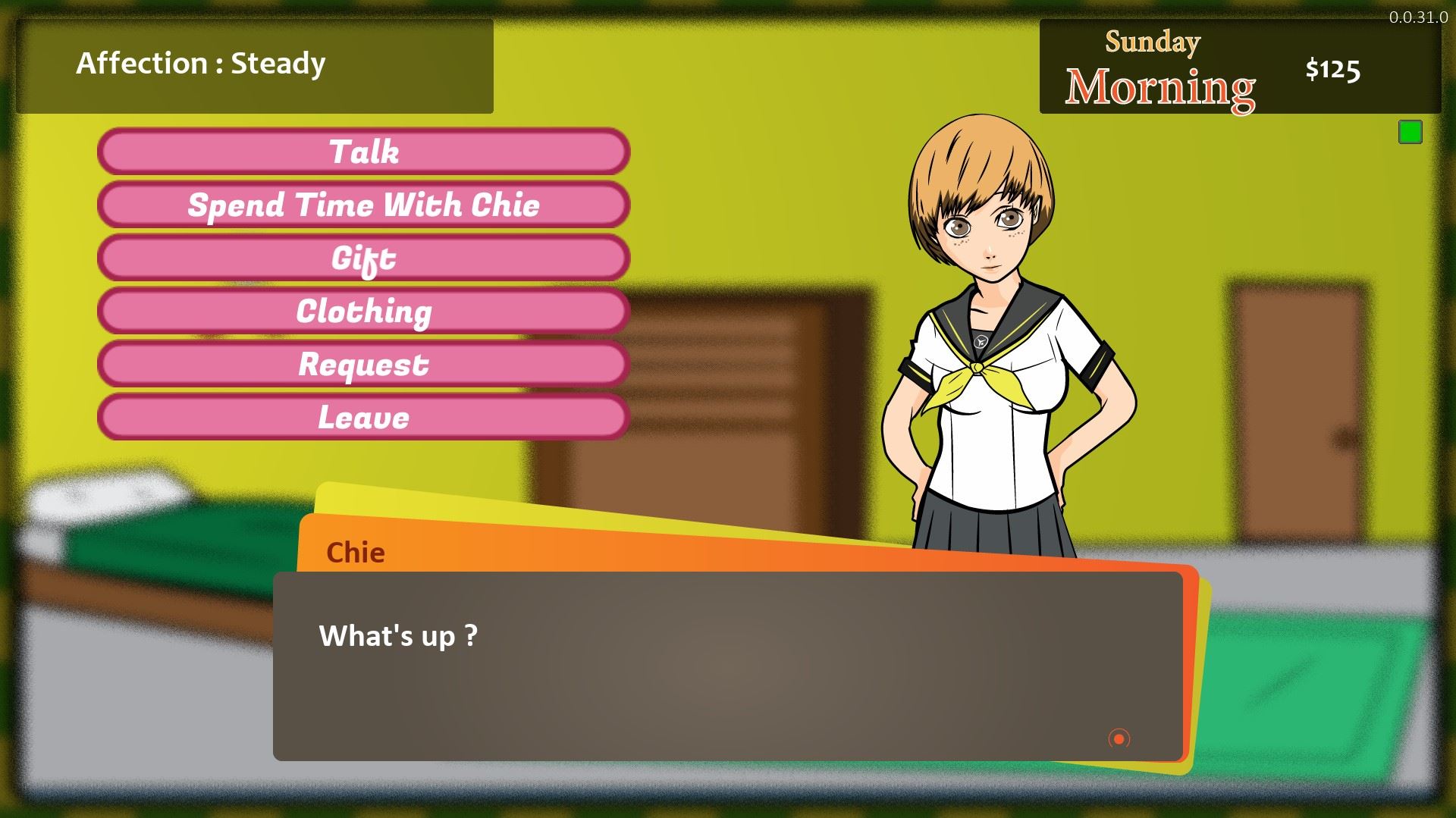Open the Gift menu

[x=364, y=258]
